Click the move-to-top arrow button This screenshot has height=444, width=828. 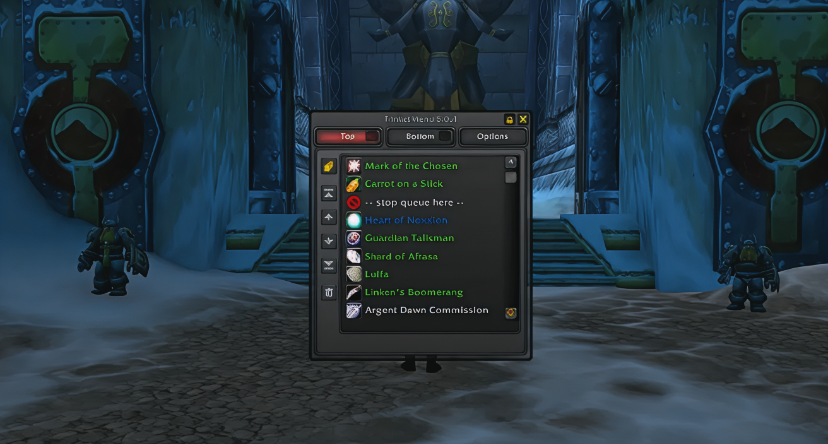(328, 194)
